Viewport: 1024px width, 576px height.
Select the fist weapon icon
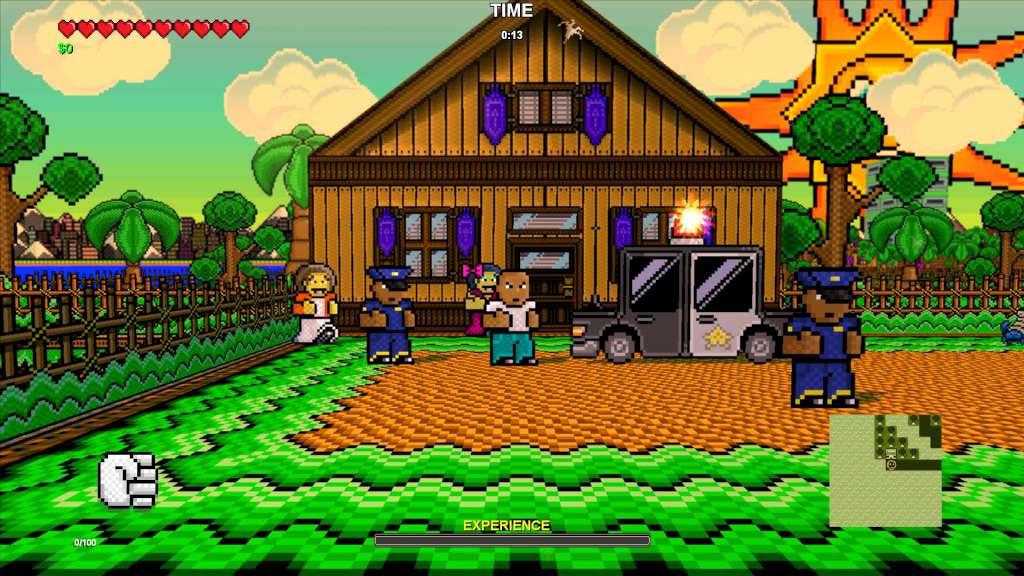(x=128, y=479)
